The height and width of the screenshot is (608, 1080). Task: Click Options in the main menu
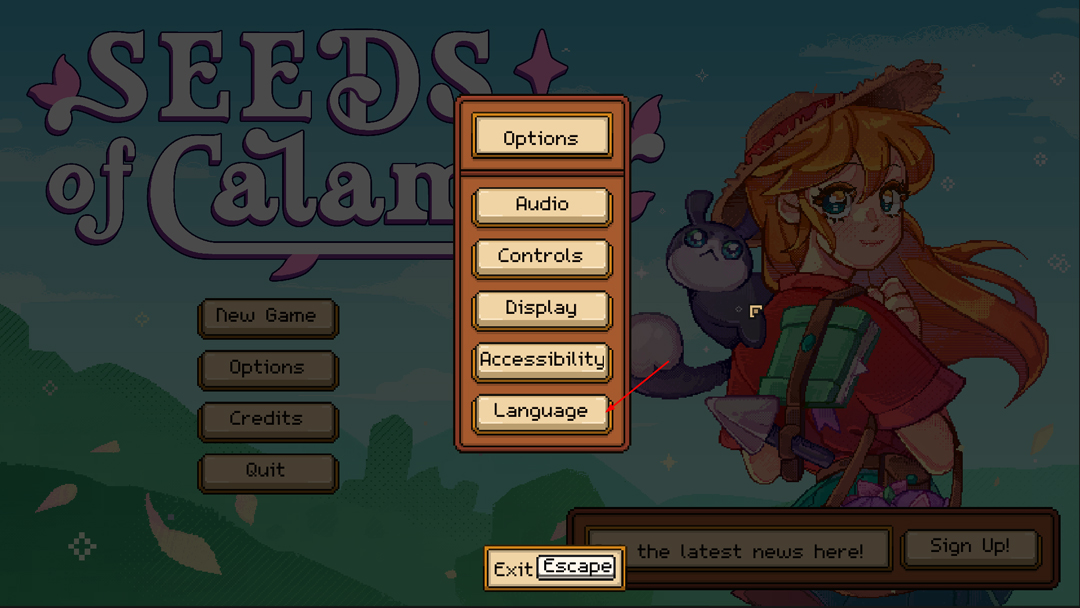[x=267, y=368]
